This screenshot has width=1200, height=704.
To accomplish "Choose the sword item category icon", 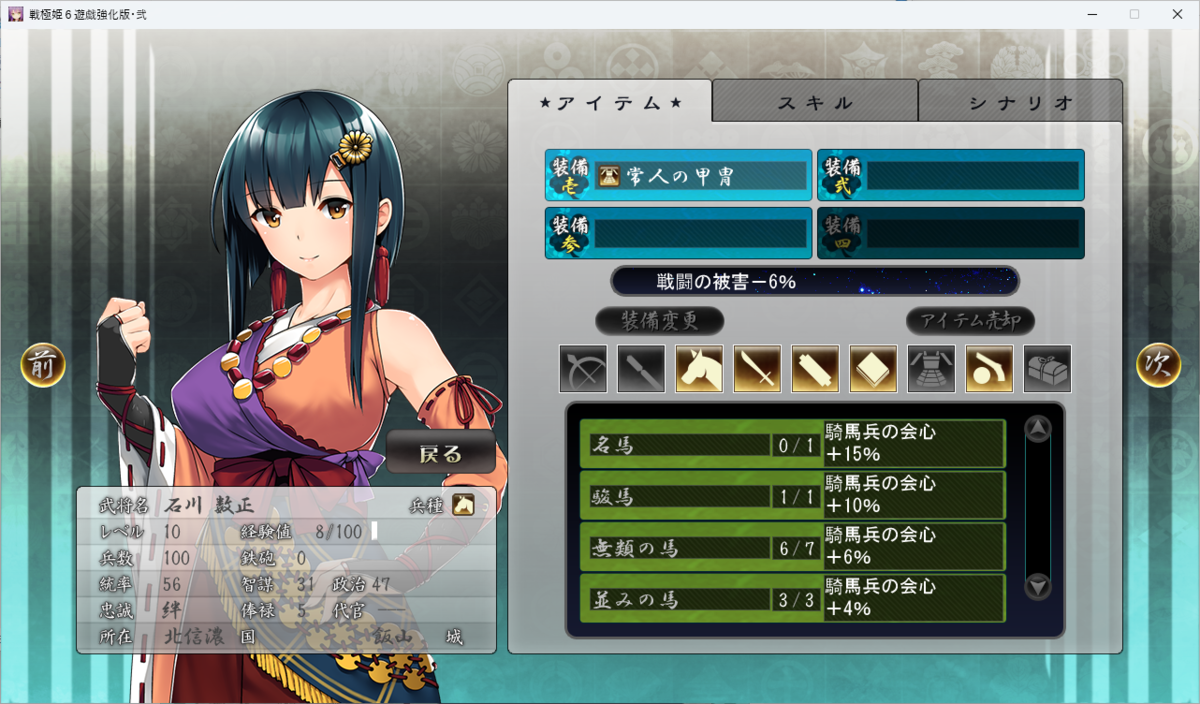I will tap(757, 369).
